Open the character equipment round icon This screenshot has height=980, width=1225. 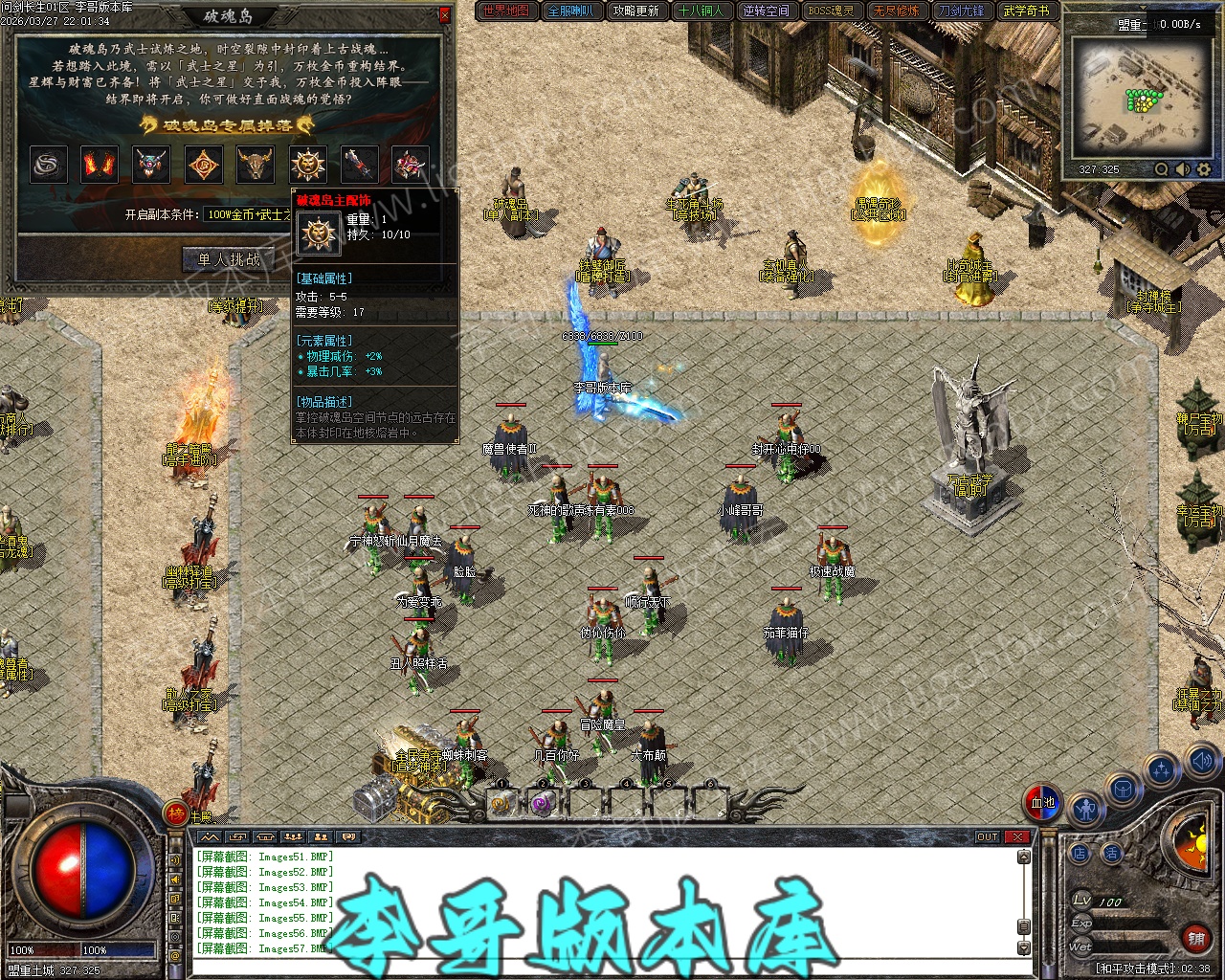tap(1085, 811)
